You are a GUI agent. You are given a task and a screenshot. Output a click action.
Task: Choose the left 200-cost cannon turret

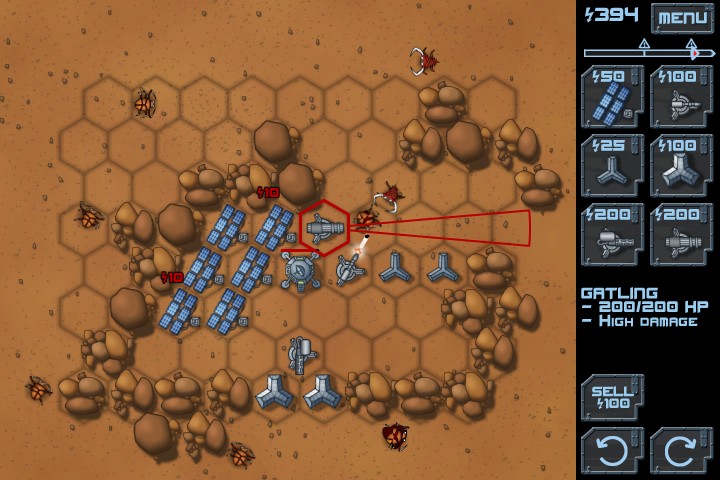tap(612, 235)
